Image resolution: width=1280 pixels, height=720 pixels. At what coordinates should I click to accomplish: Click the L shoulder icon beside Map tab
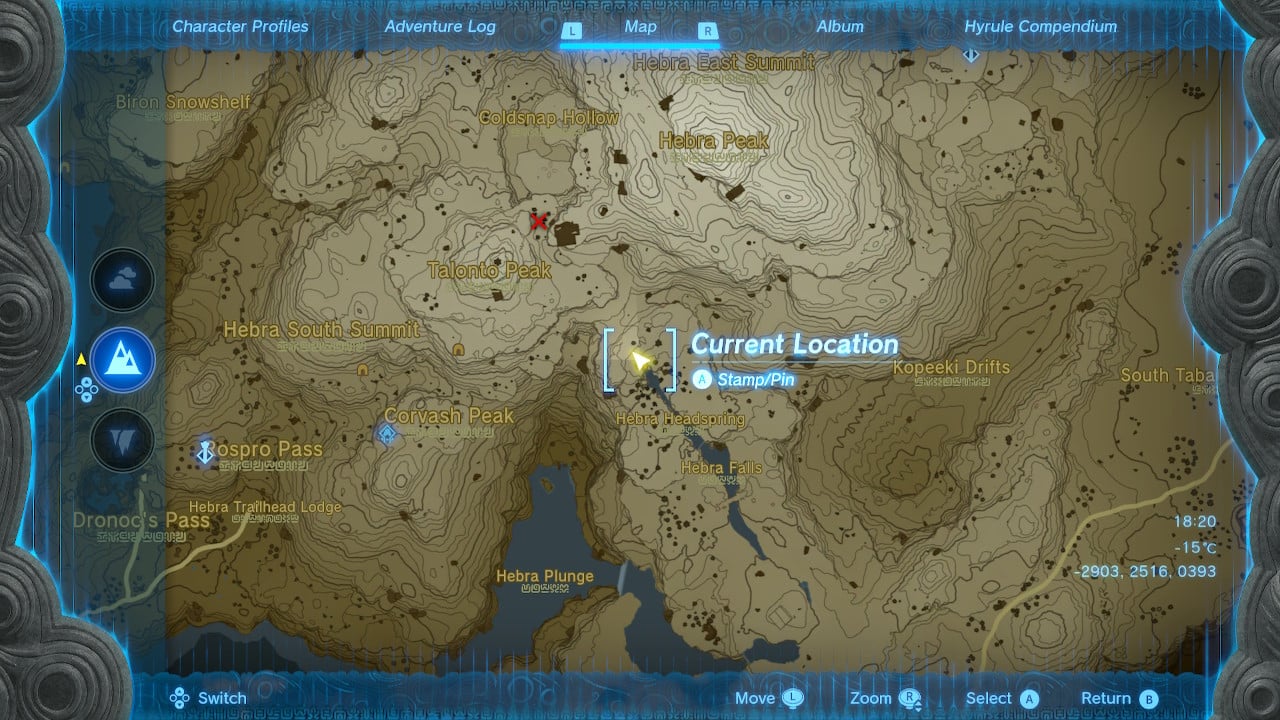pos(572,31)
